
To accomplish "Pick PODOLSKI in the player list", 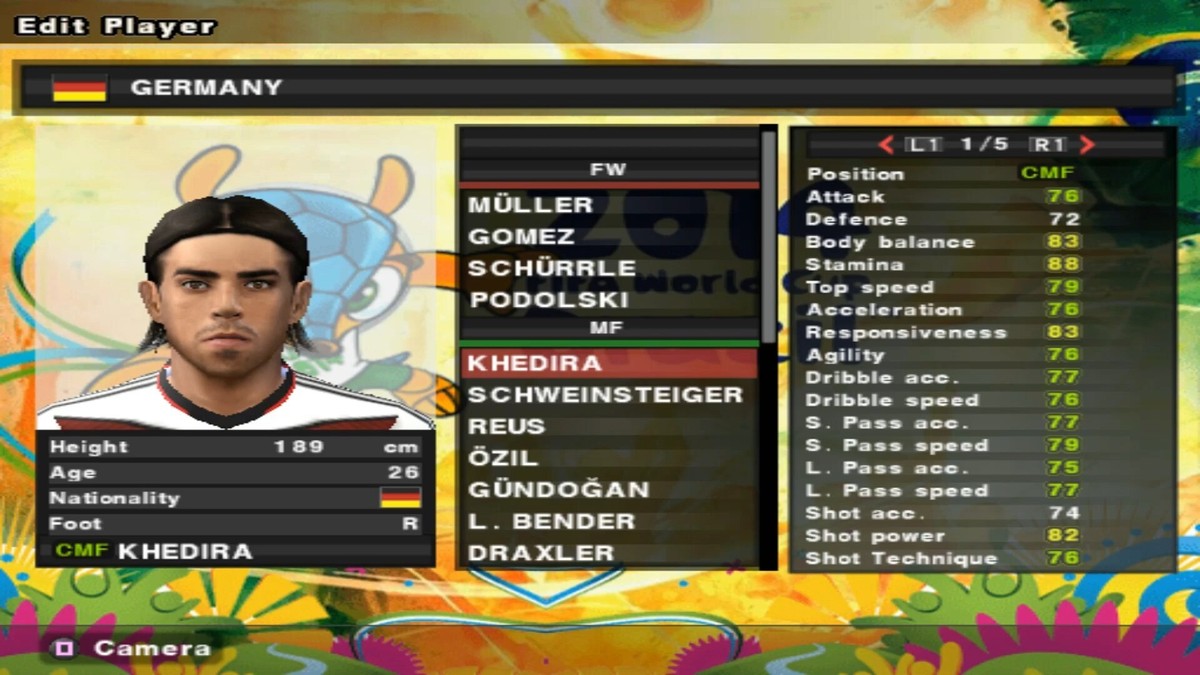I will tap(548, 300).
